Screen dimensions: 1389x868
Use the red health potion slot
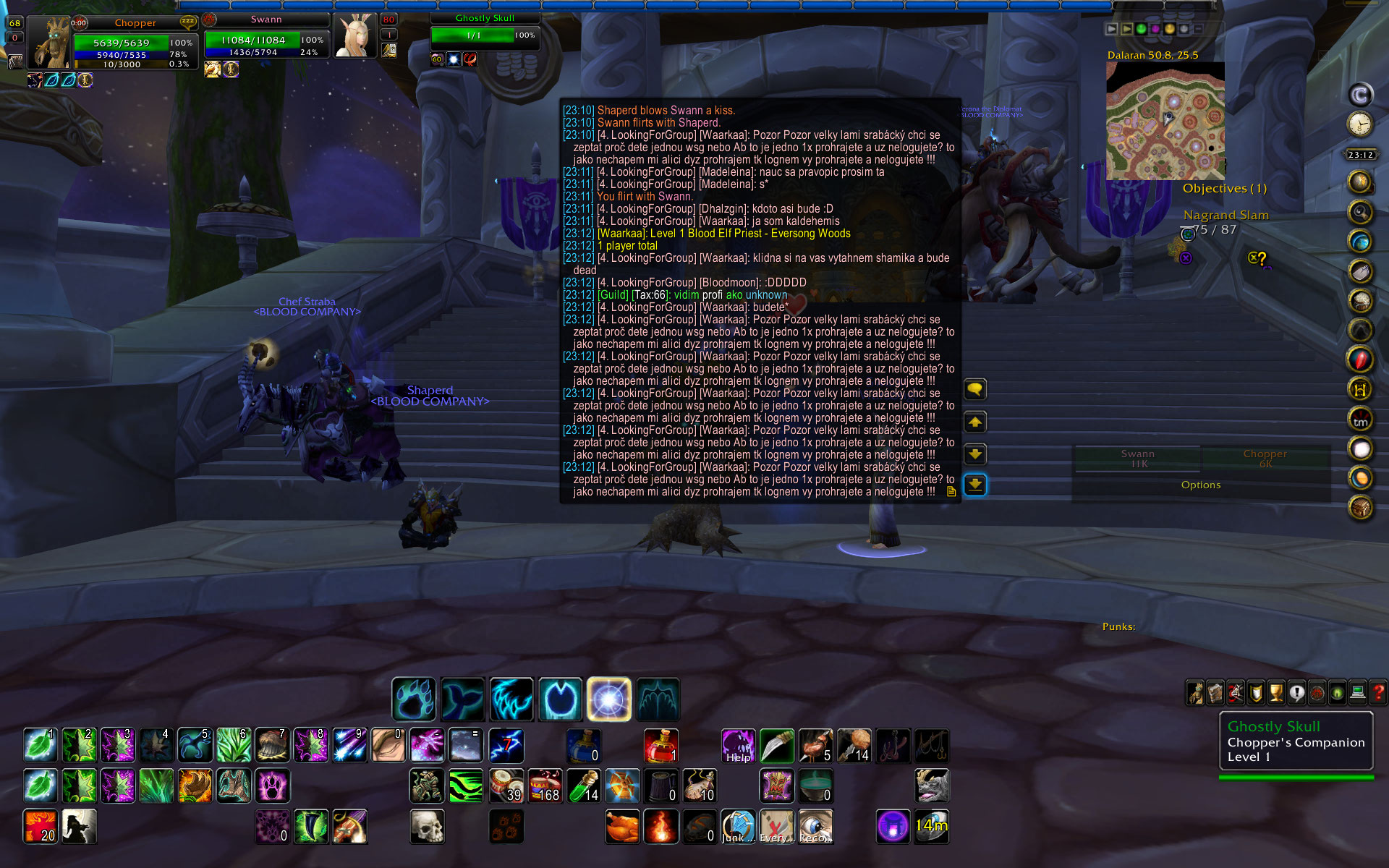tap(660, 746)
